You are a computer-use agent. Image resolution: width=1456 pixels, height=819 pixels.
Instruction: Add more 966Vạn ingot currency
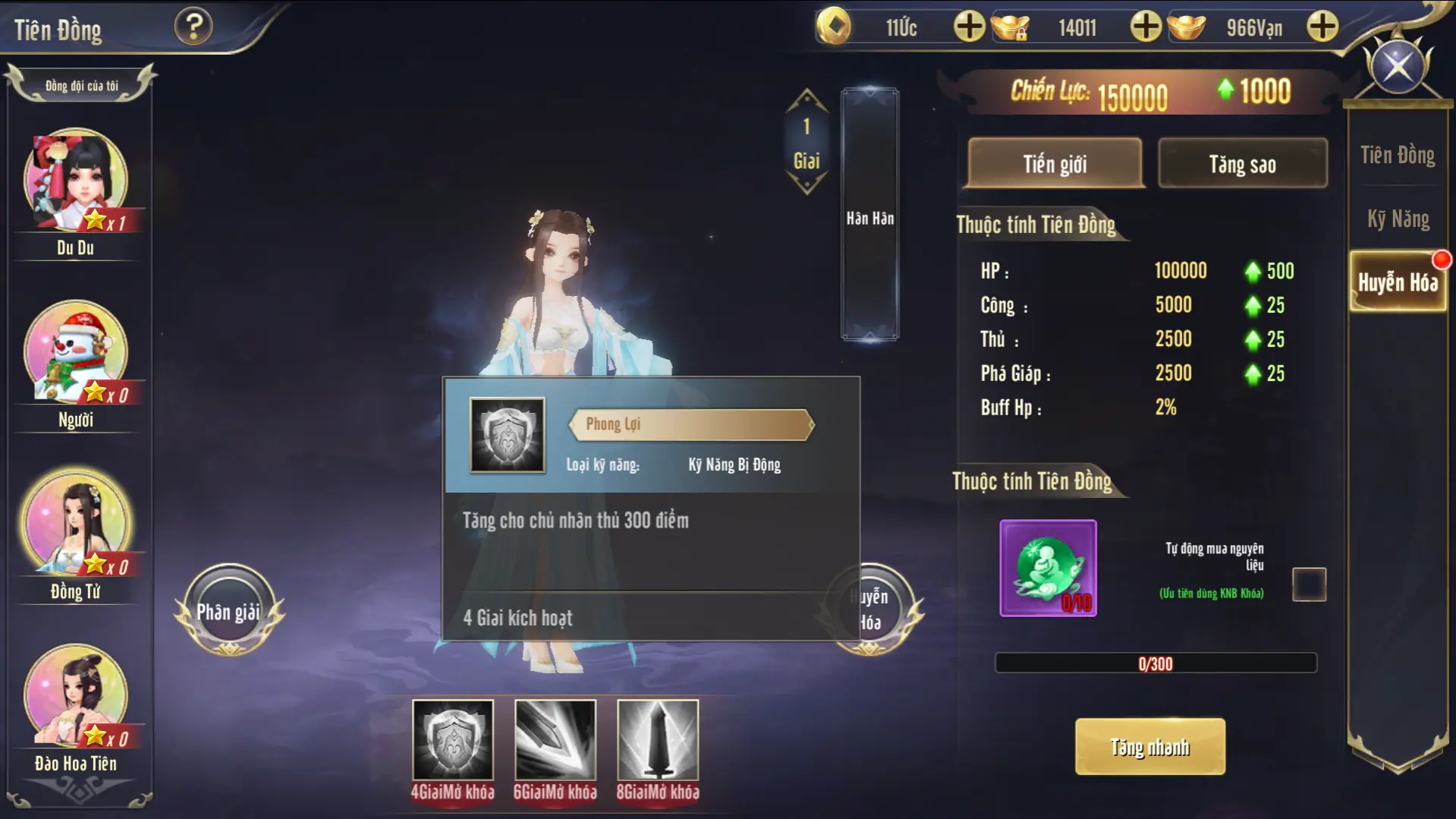click(x=1322, y=27)
